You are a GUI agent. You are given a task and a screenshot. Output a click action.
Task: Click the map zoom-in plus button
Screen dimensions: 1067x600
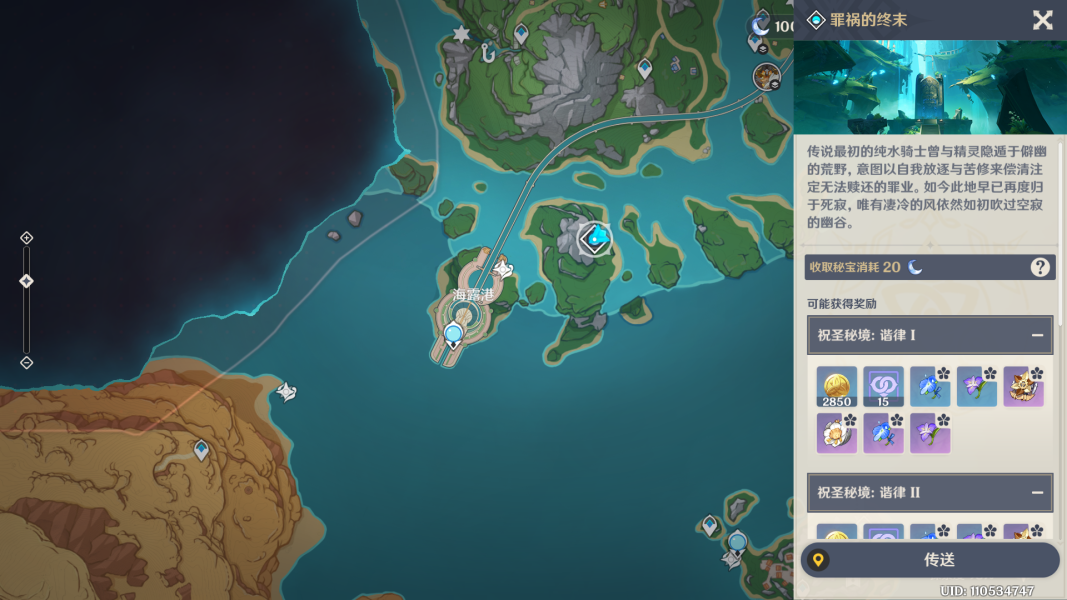pos(27,238)
